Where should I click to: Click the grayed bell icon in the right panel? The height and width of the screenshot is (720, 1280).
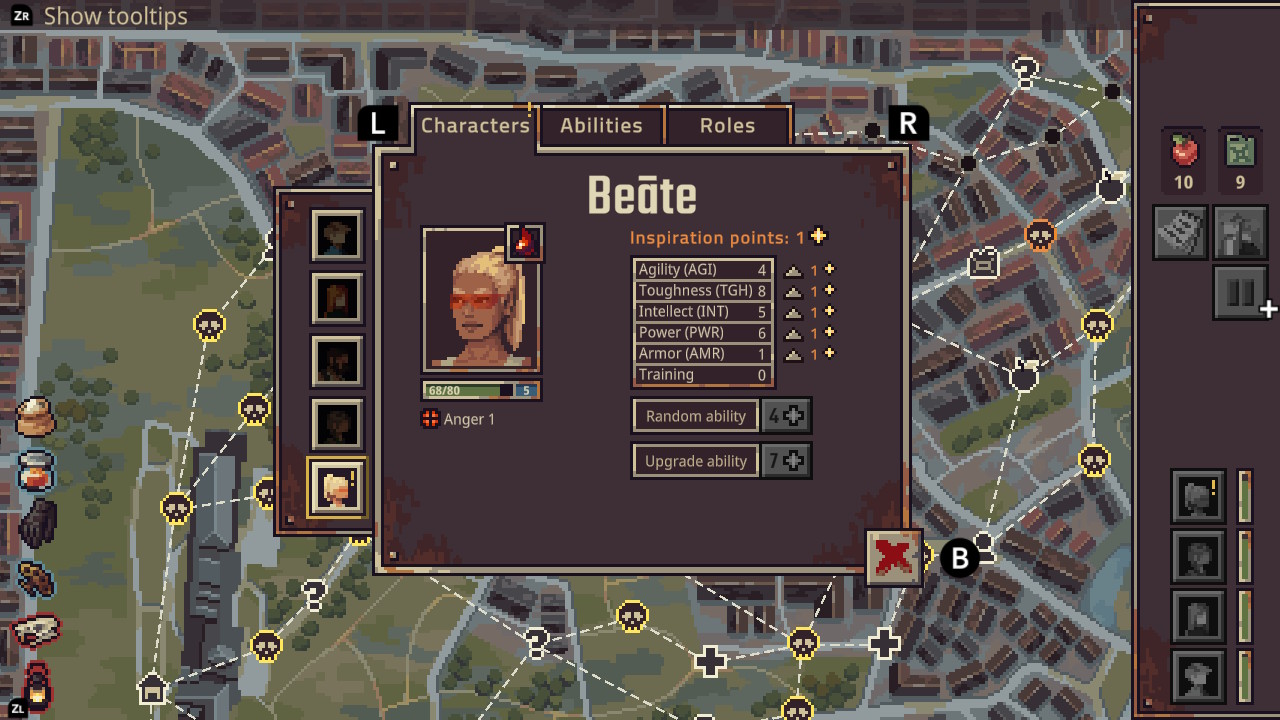coord(1240,231)
